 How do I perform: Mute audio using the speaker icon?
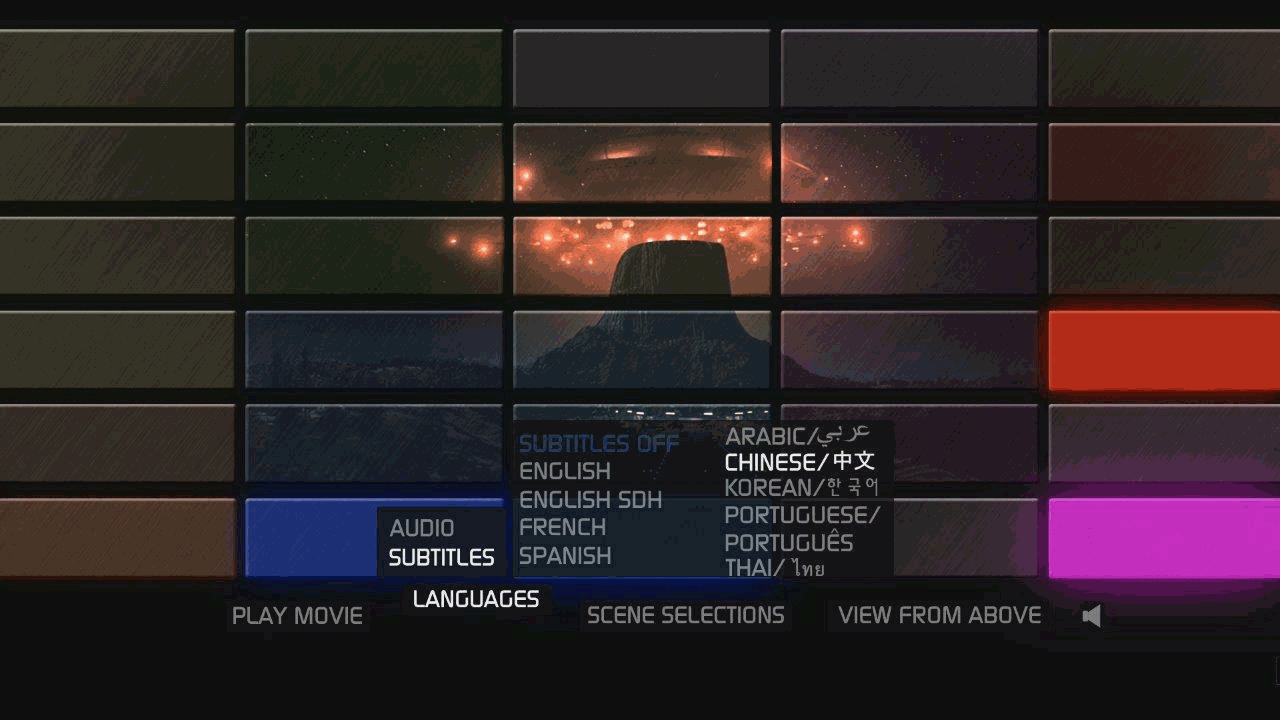1091,615
